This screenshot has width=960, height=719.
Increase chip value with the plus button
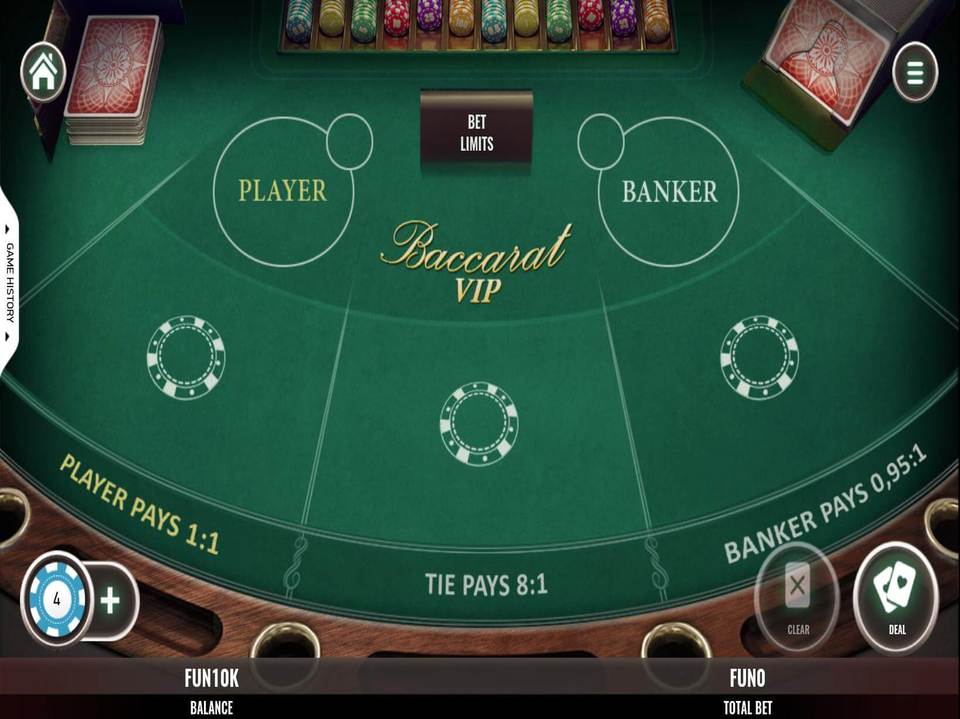coord(110,600)
